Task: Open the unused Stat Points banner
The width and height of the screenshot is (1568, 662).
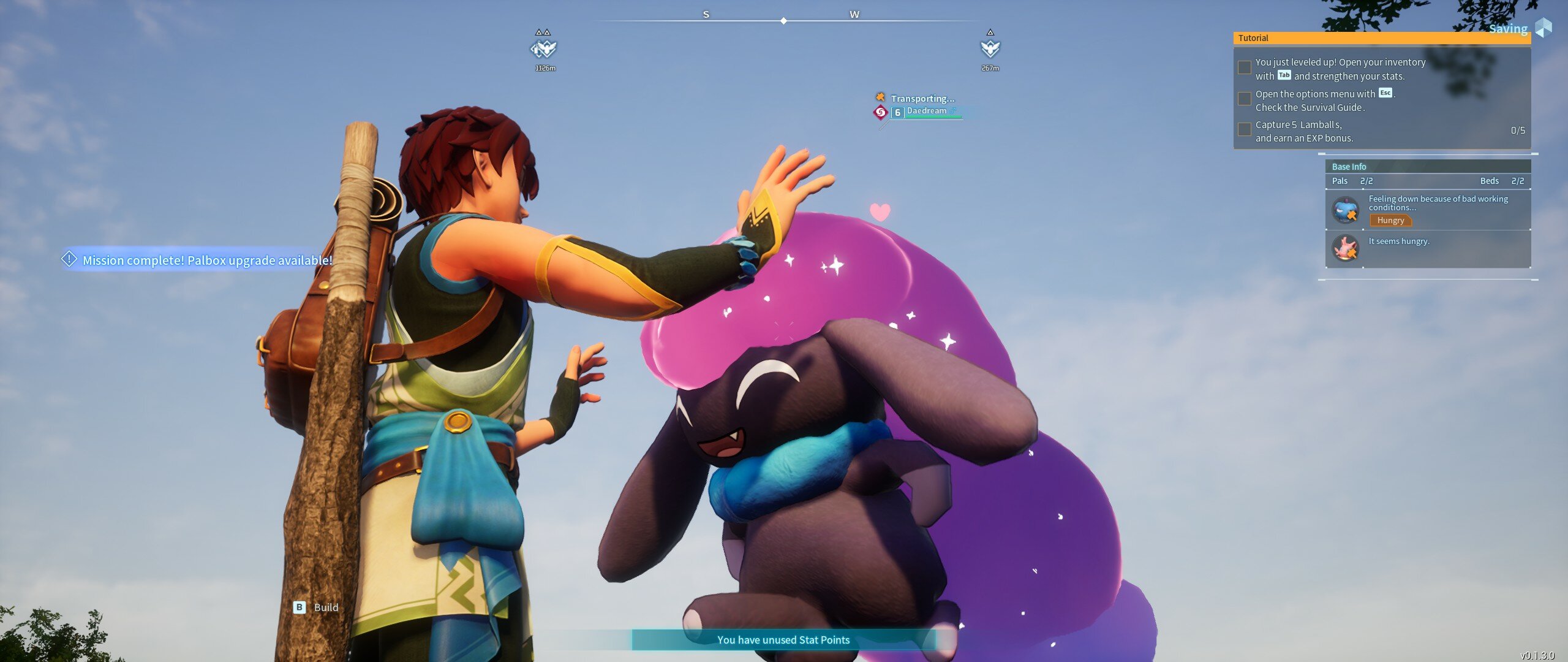Action: click(x=783, y=640)
